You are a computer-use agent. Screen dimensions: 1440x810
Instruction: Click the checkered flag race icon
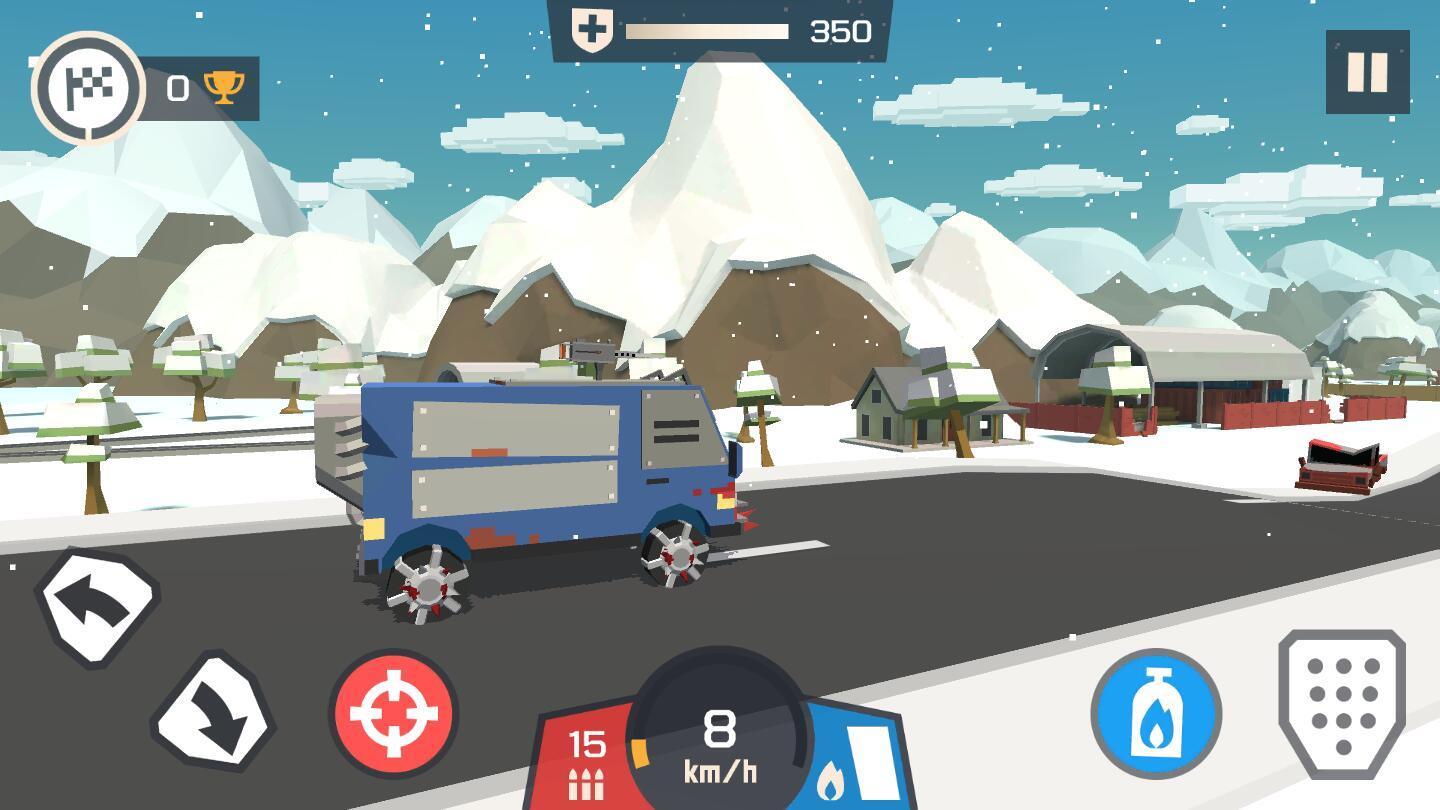(x=88, y=89)
